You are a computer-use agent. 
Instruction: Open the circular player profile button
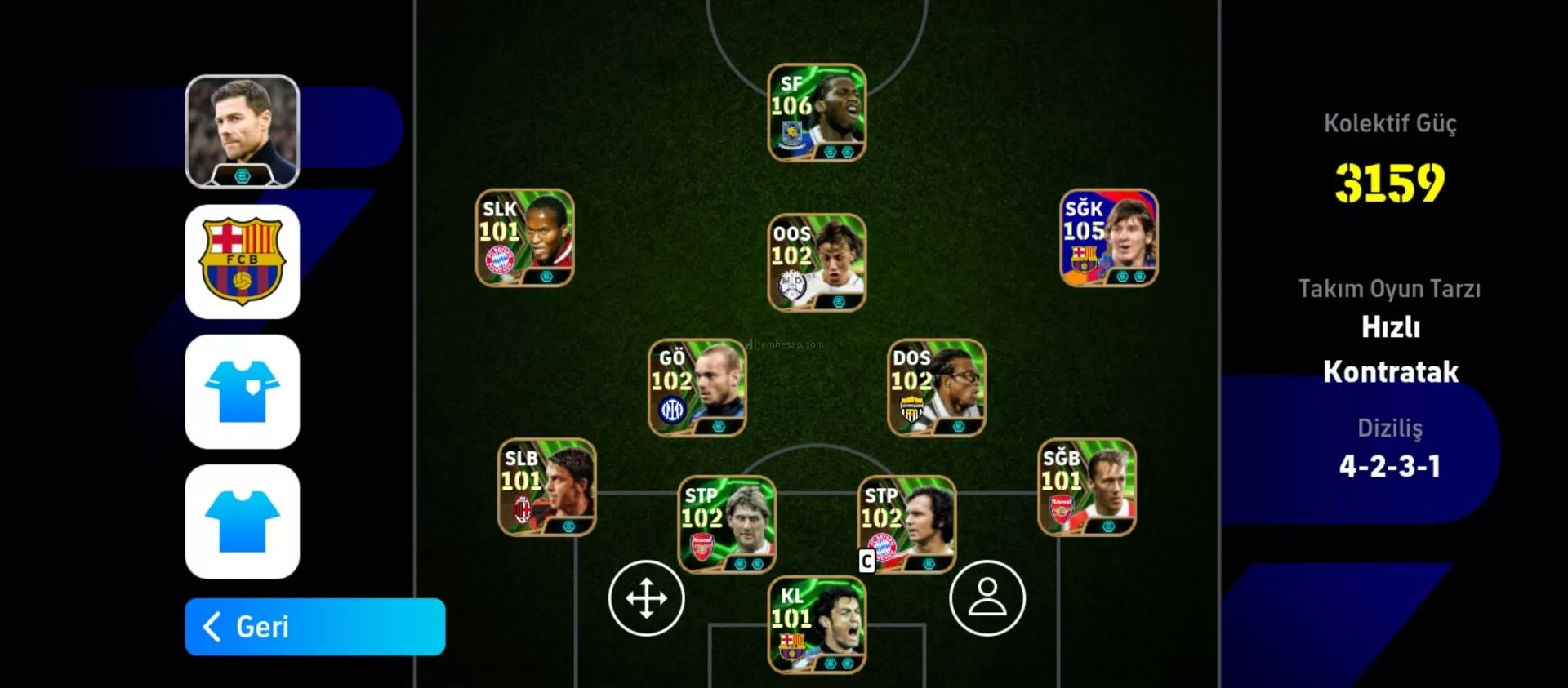tap(987, 597)
